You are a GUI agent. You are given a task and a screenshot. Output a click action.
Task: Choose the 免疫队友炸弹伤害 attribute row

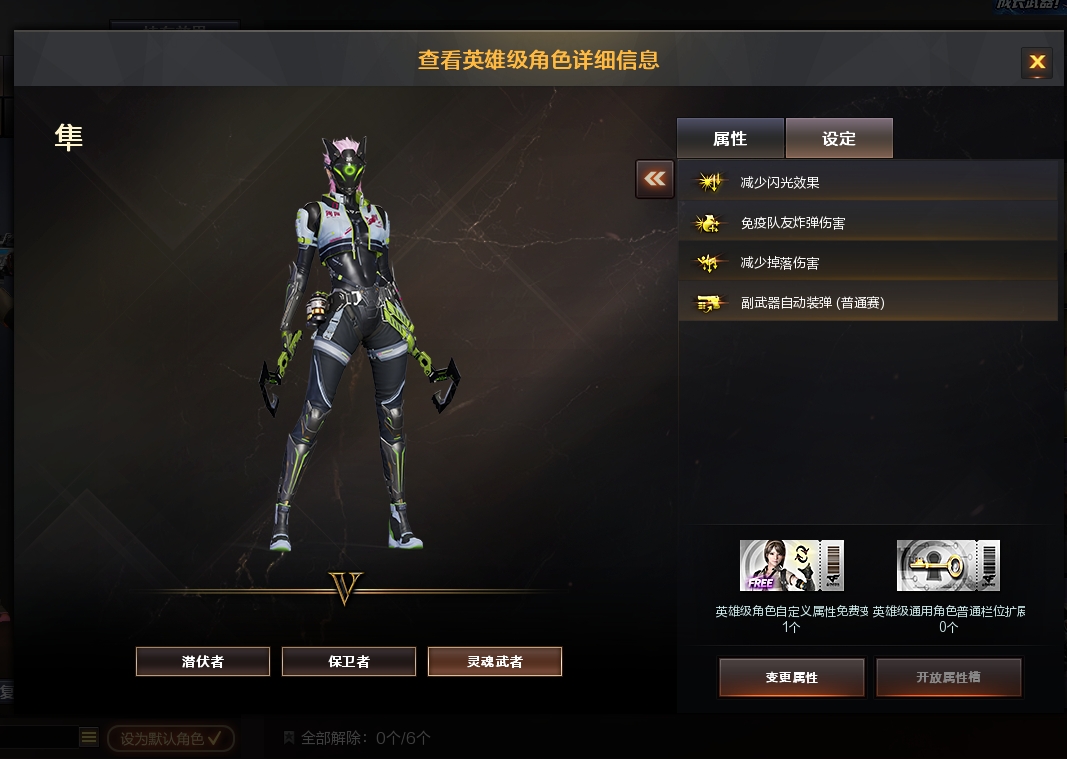[868, 222]
